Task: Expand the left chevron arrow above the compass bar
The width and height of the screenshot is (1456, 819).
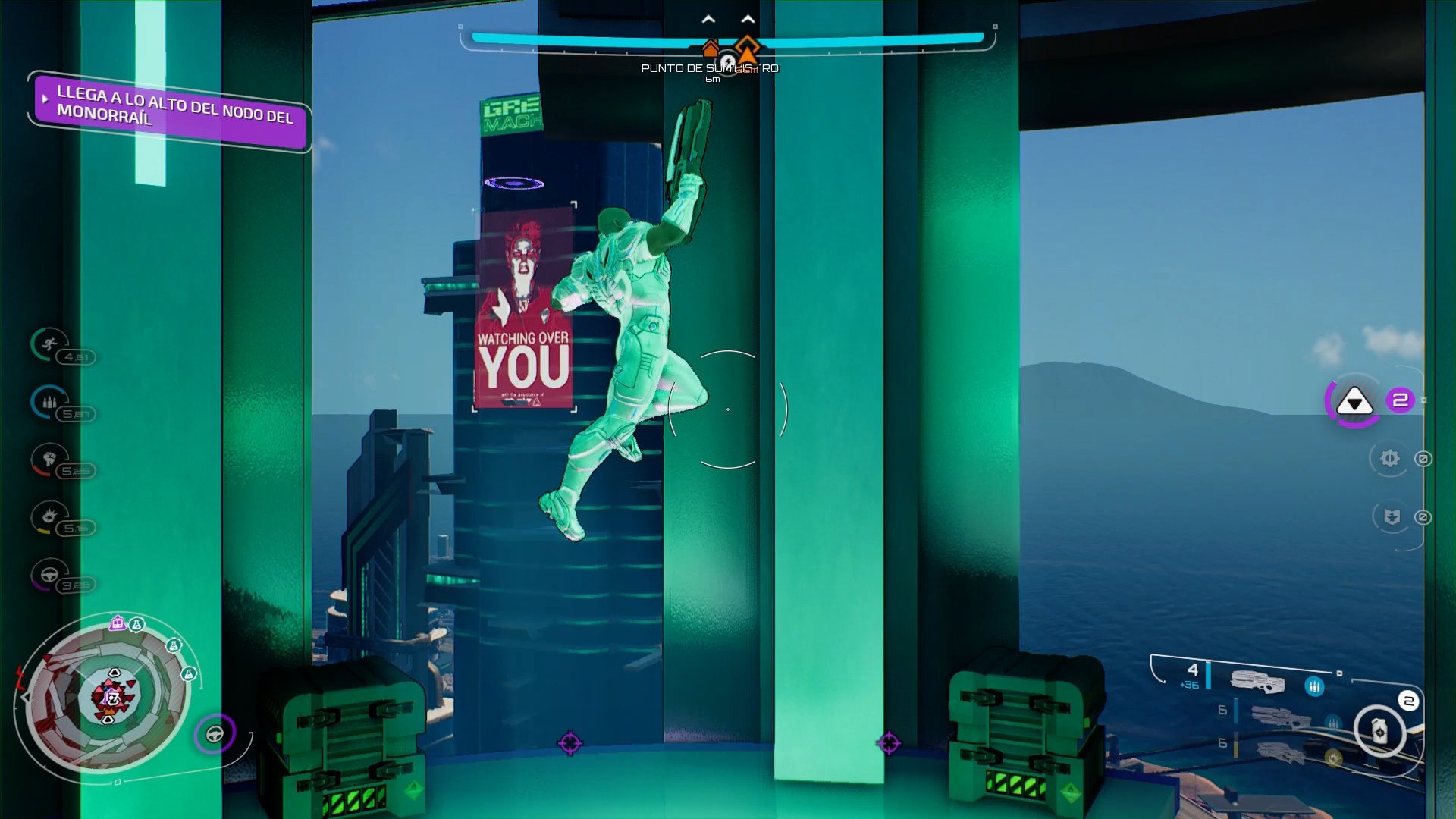Action: click(708, 17)
